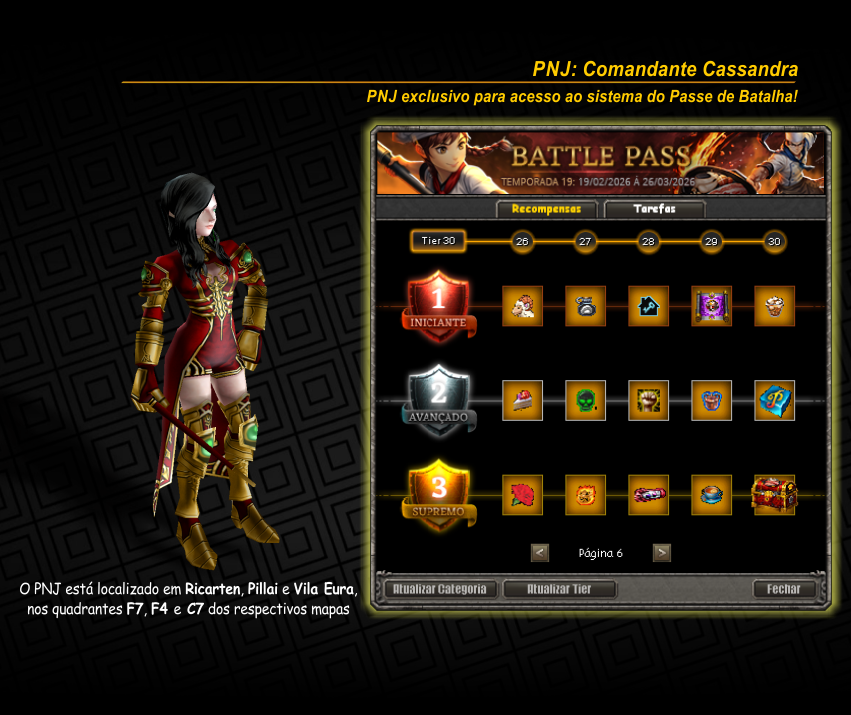Advance to the next rewards page
This screenshot has width=851, height=715.
tap(661, 552)
